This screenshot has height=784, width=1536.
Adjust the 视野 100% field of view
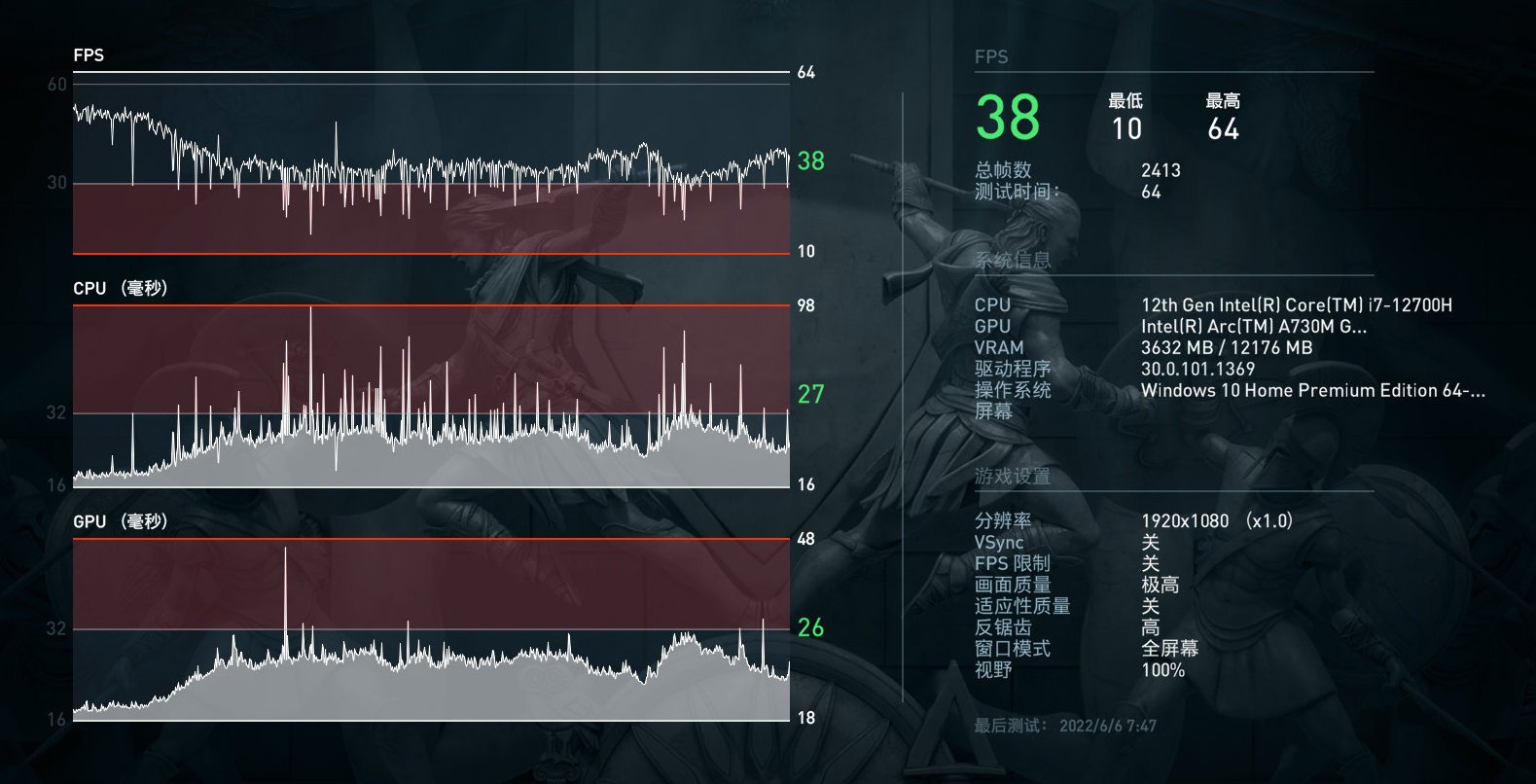tap(1161, 670)
